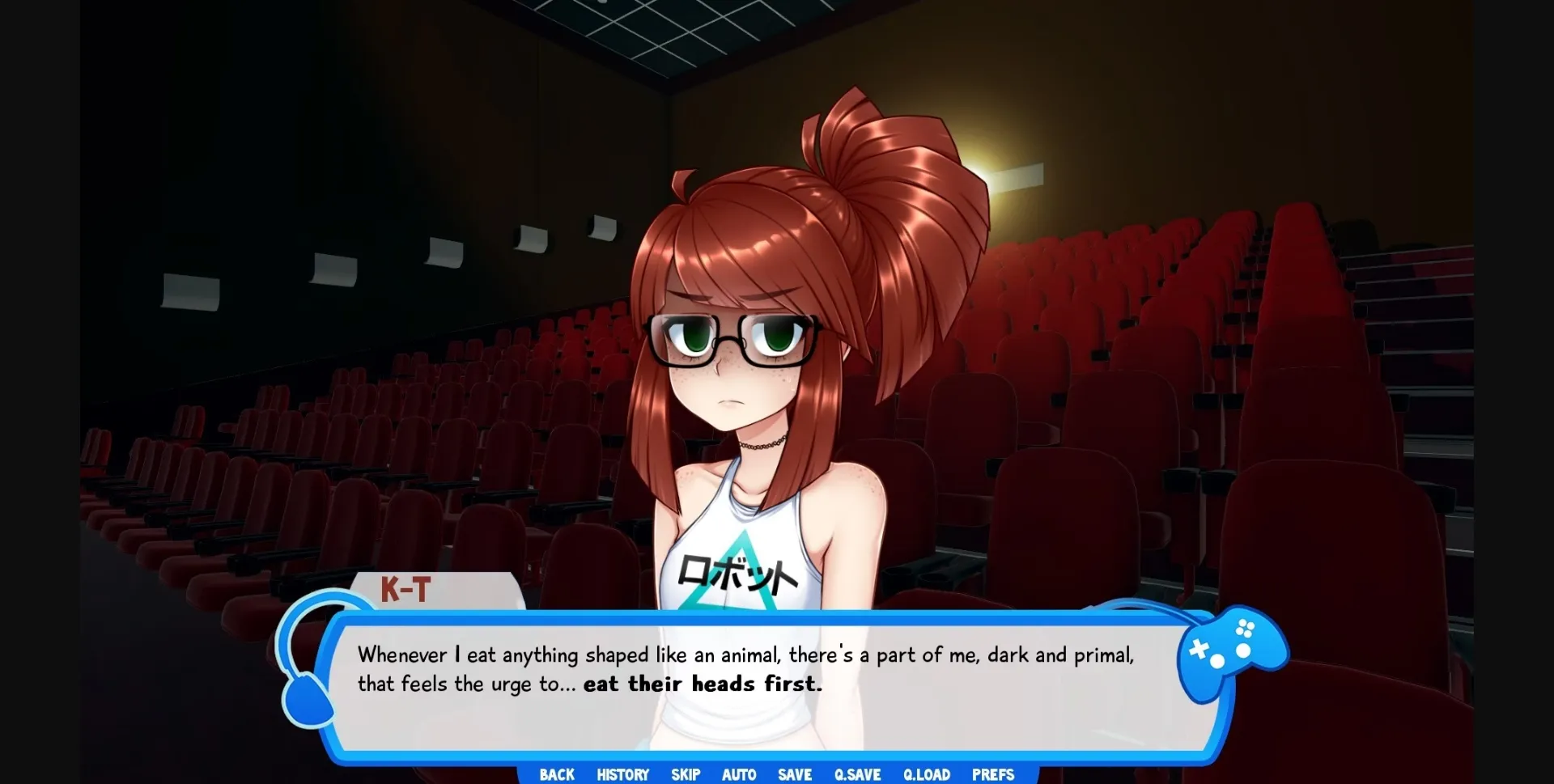Click BACK to rewind the dialogue

pos(556,774)
